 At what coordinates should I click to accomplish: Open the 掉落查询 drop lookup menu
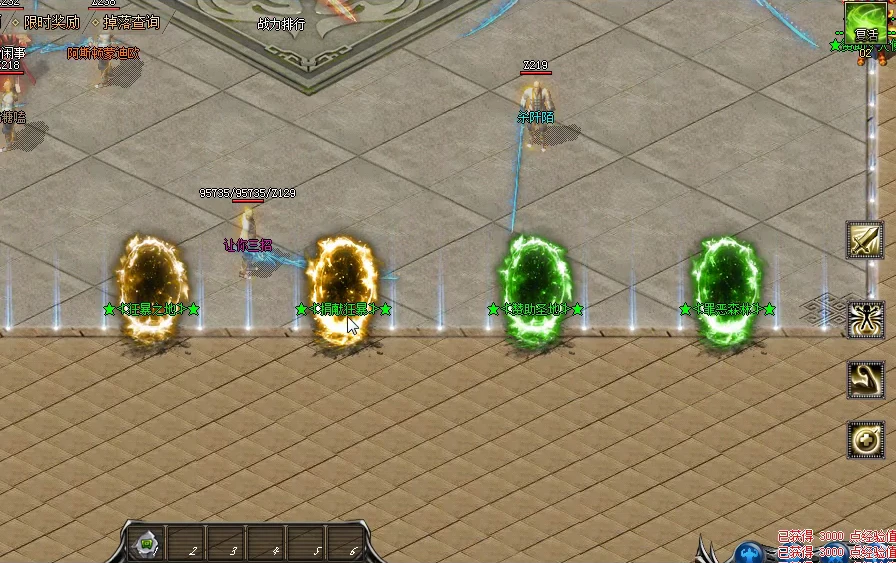[x=131, y=22]
